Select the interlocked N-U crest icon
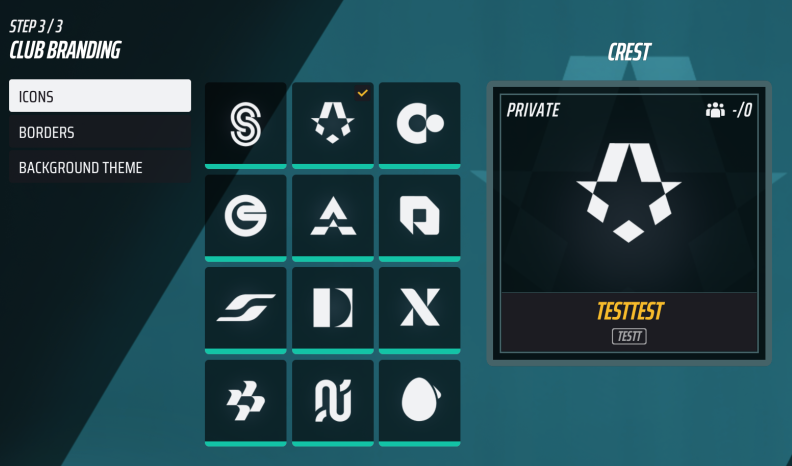The height and width of the screenshot is (466, 792). [333, 401]
